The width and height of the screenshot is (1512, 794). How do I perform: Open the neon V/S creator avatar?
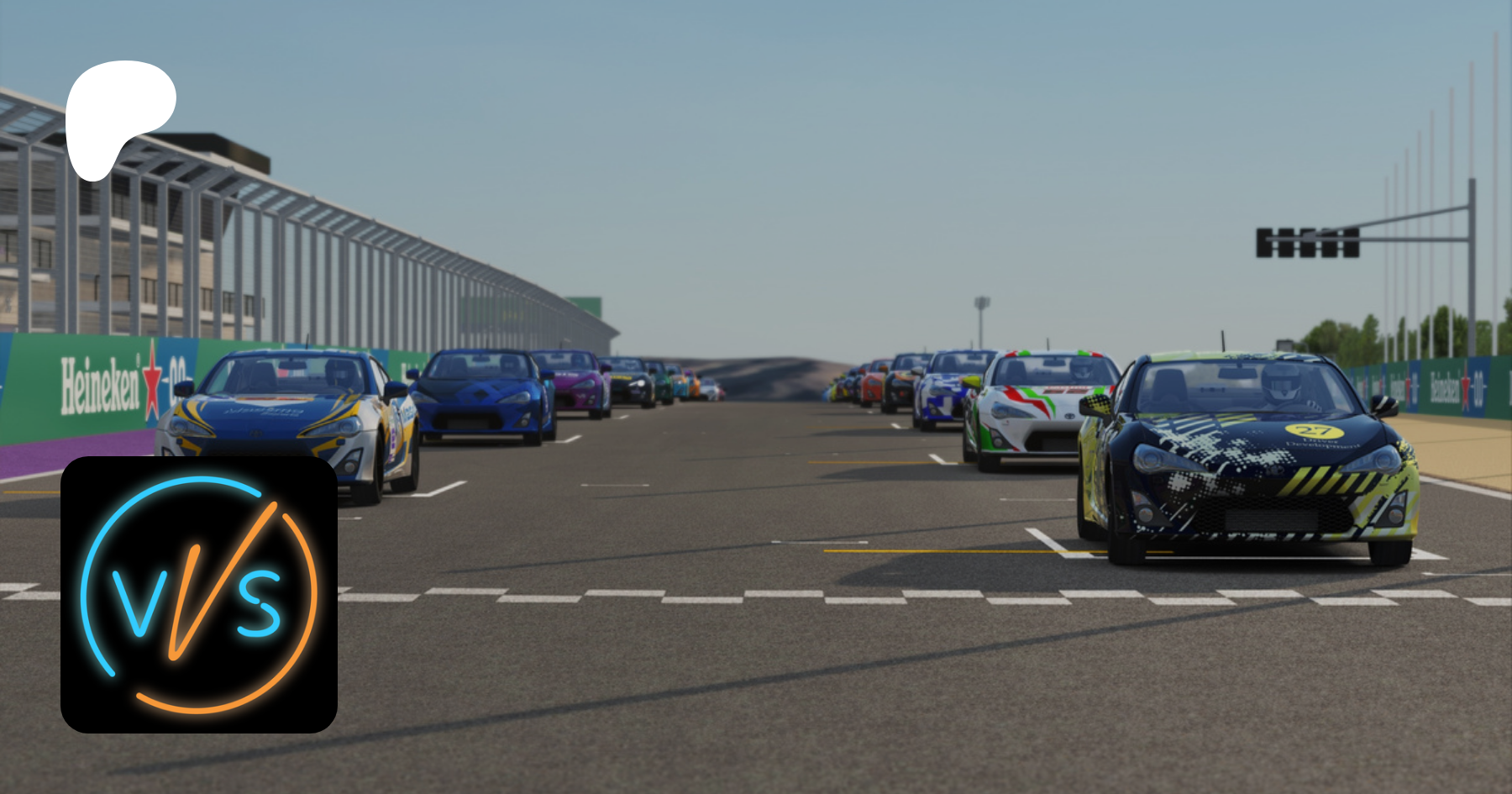point(199,595)
